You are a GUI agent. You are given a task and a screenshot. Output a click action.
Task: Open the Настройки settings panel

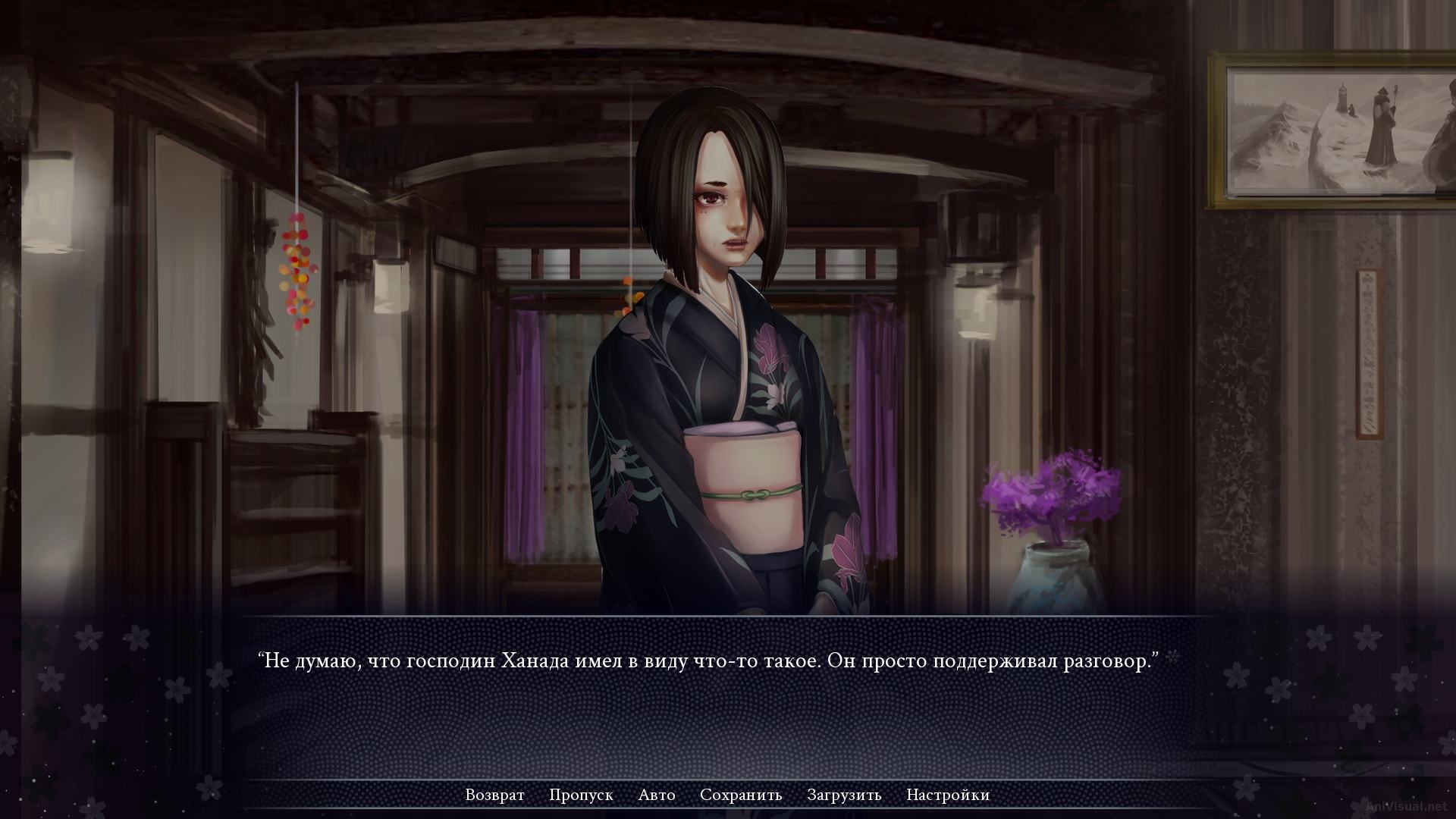tap(946, 795)
